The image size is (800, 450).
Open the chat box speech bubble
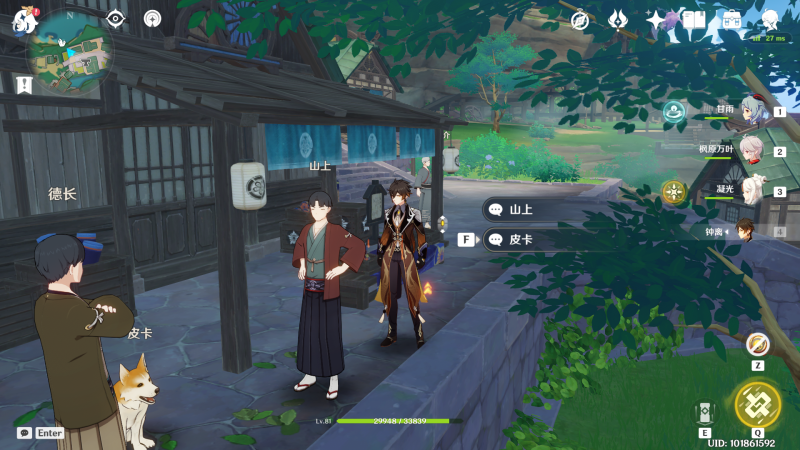pyautogui.click(x=24, y=433)
